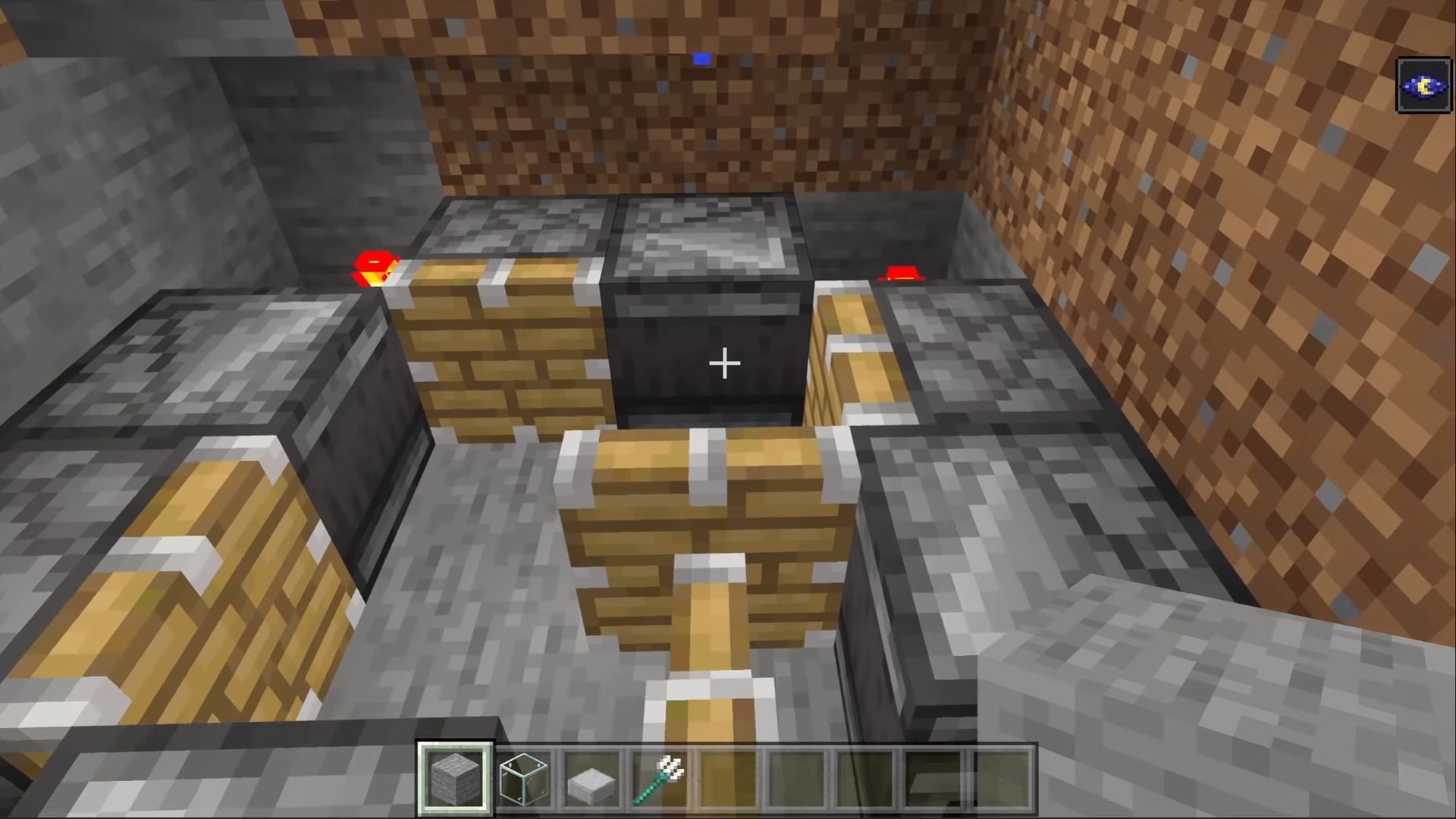1456x819 pixels.
Task: Select the glass block in the hotbar
Action: point(523,775)
